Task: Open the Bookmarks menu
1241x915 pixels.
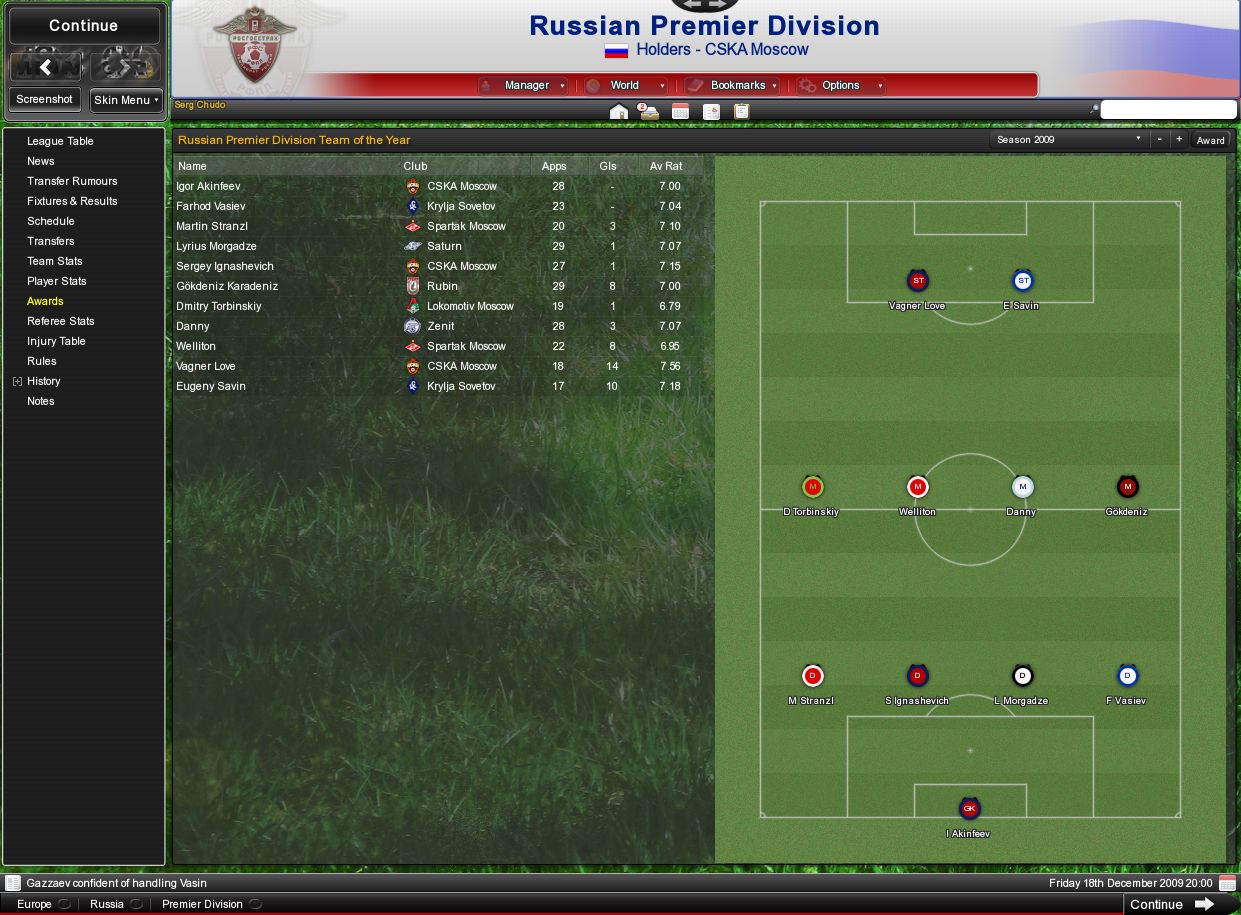Action: point(737,86)
